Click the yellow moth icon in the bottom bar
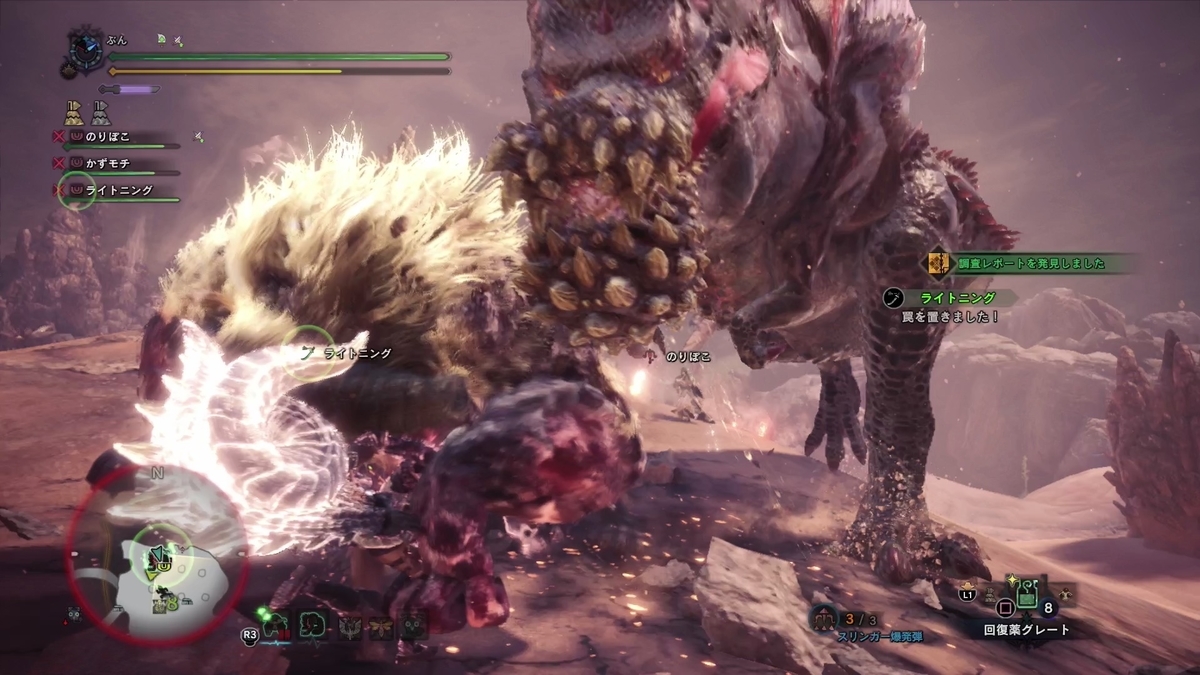This screenshot has height=675, width=1200. (x=381, y=626)
